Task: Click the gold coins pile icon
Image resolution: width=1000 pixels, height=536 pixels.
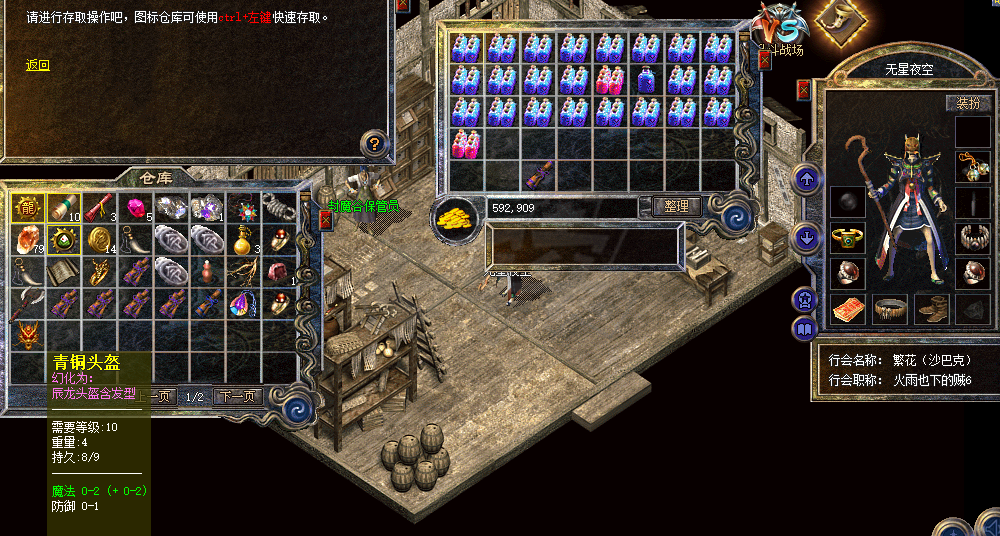Action: [x=456, y=216]
